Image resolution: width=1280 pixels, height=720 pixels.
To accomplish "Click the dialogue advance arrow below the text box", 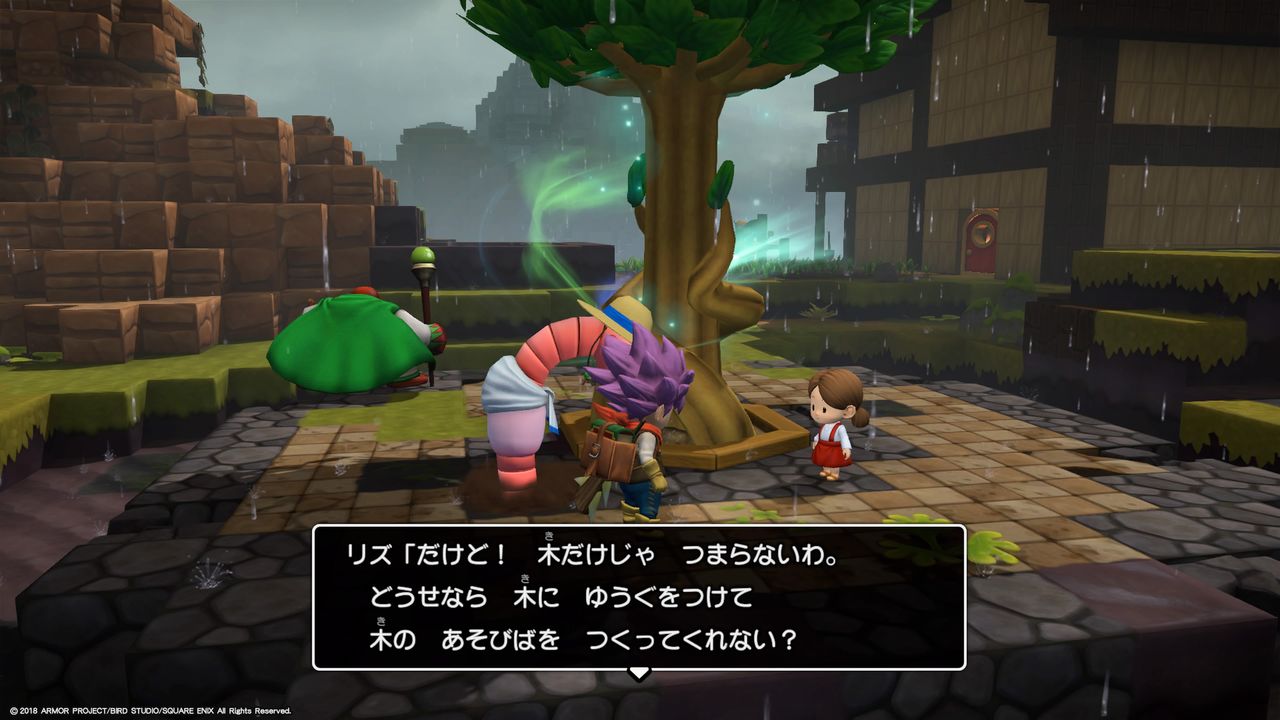I will 637,673.
